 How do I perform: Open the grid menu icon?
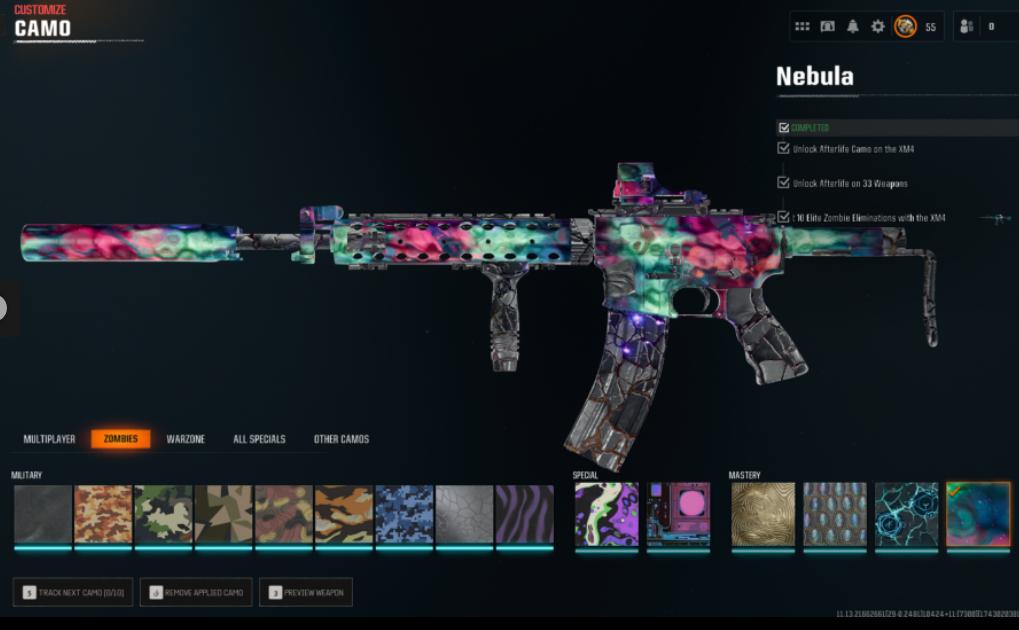click(802, 27)
